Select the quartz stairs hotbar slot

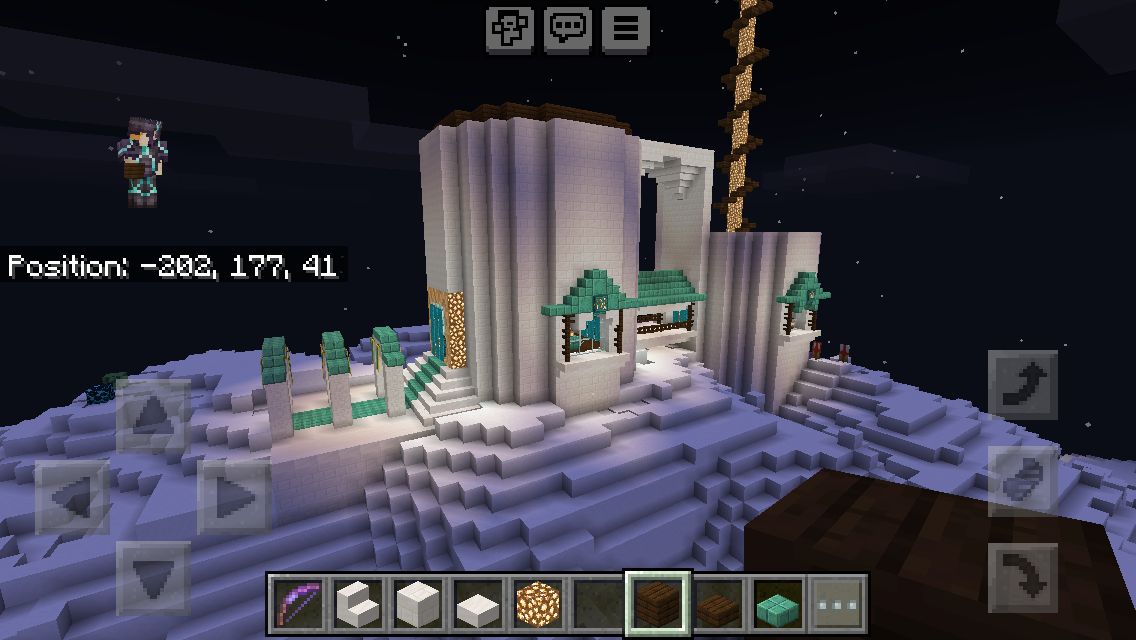[x=357, y=603]
